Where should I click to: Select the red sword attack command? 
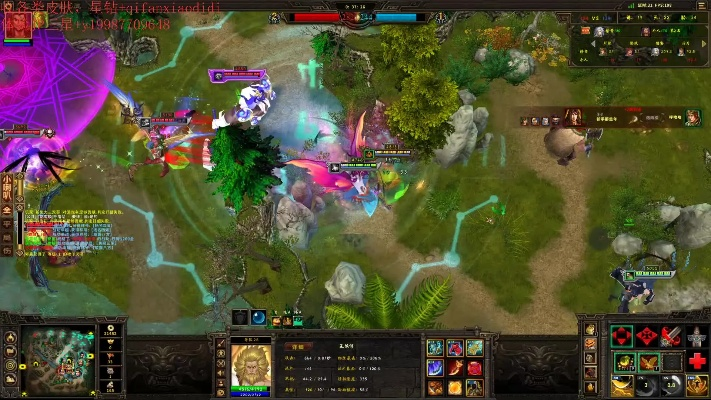point(672,337)
